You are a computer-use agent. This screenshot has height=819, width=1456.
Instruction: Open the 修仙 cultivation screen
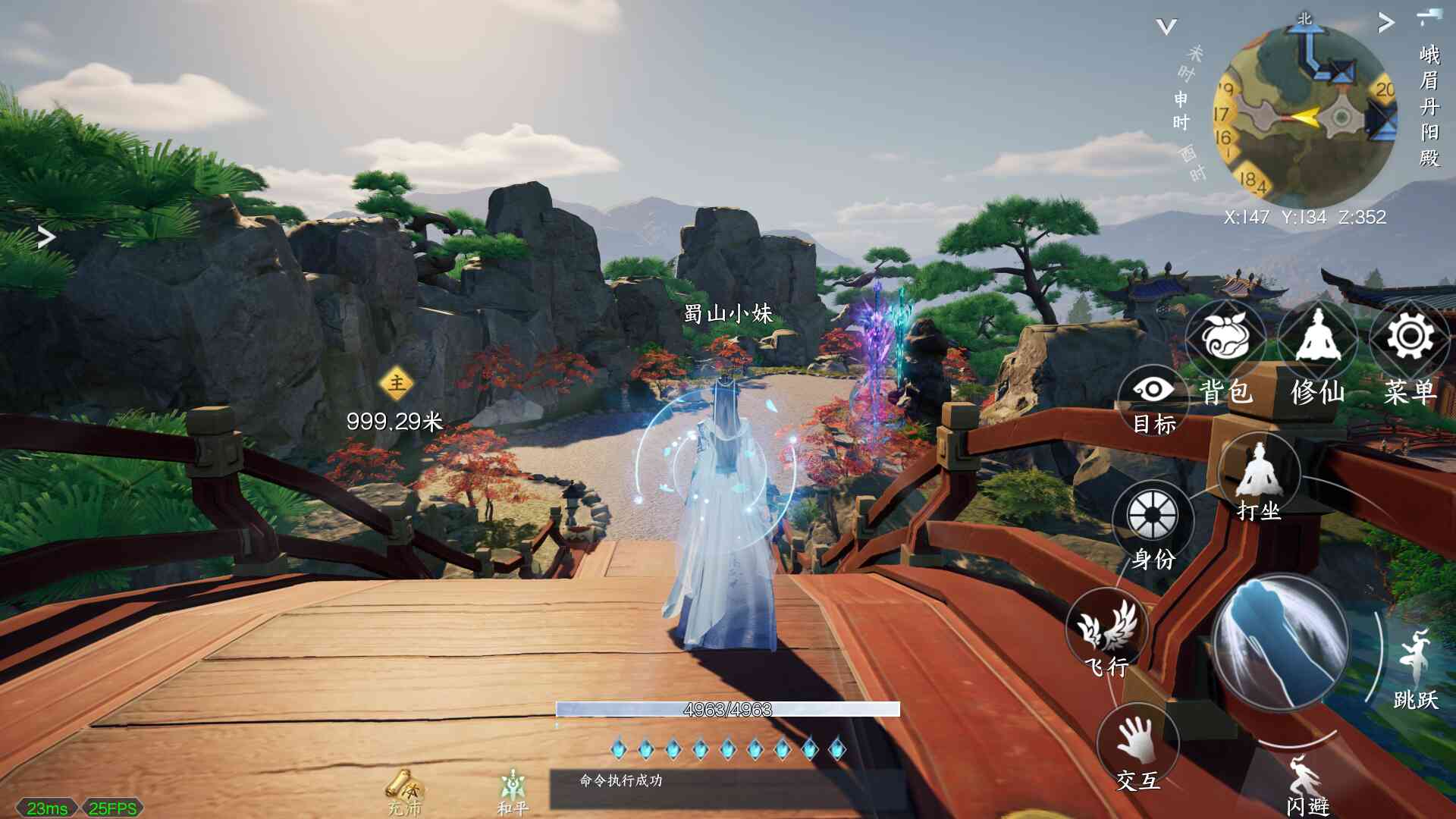[x=1317, y=339]
